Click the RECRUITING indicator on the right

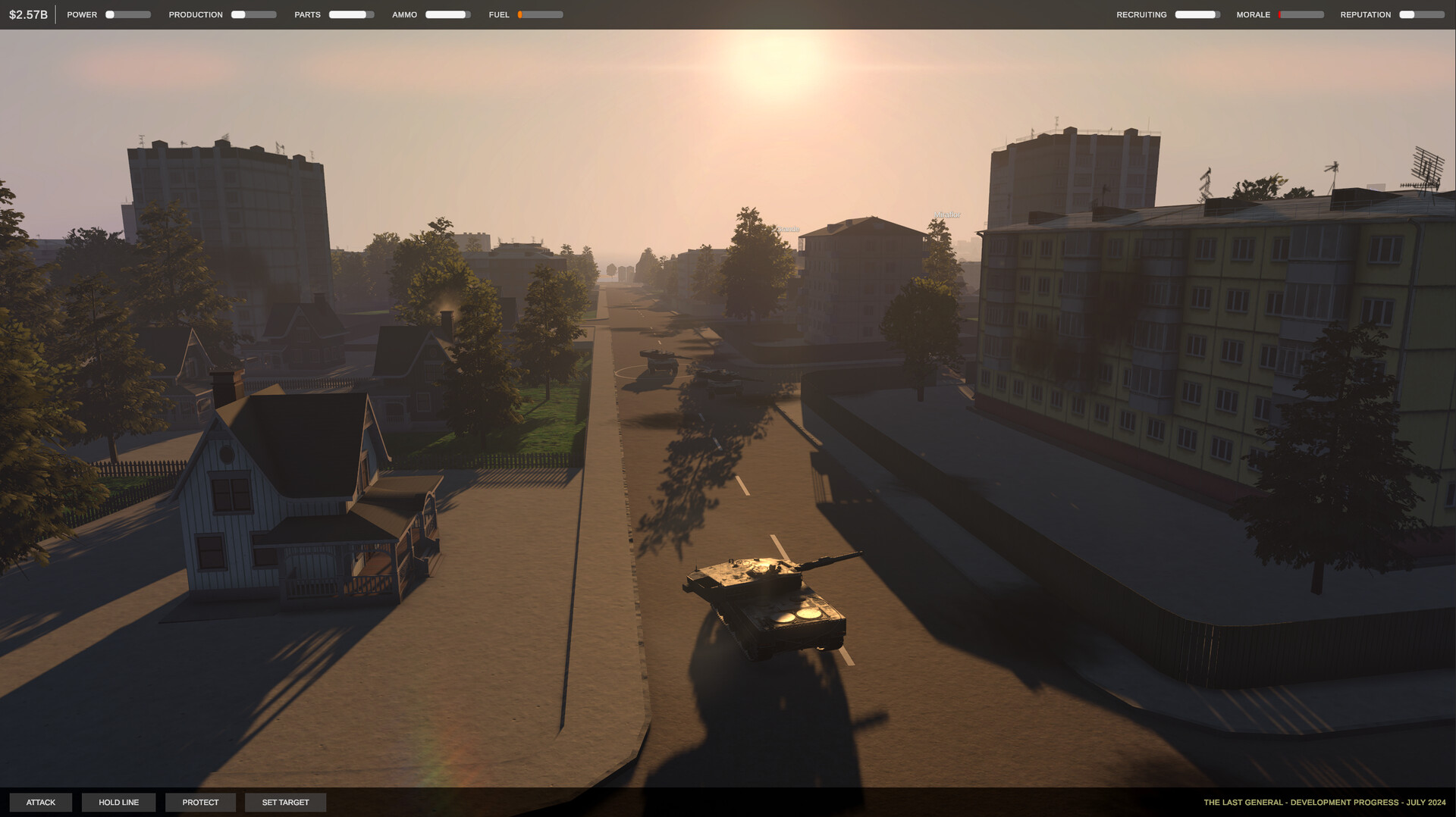pyautogui.click(x=1198, y=14)
